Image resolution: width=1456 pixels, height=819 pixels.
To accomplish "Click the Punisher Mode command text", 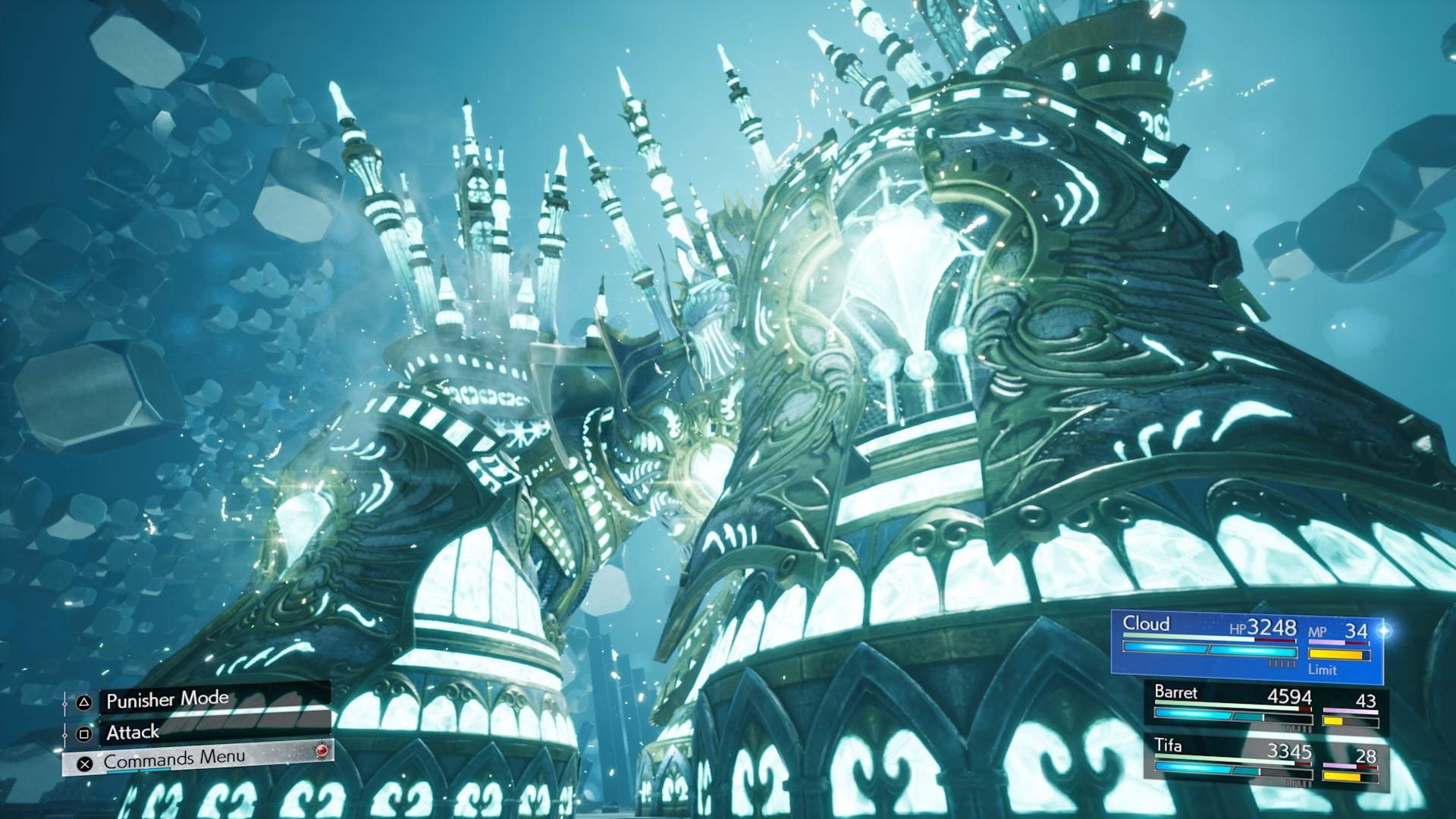I will pos(167,699).
